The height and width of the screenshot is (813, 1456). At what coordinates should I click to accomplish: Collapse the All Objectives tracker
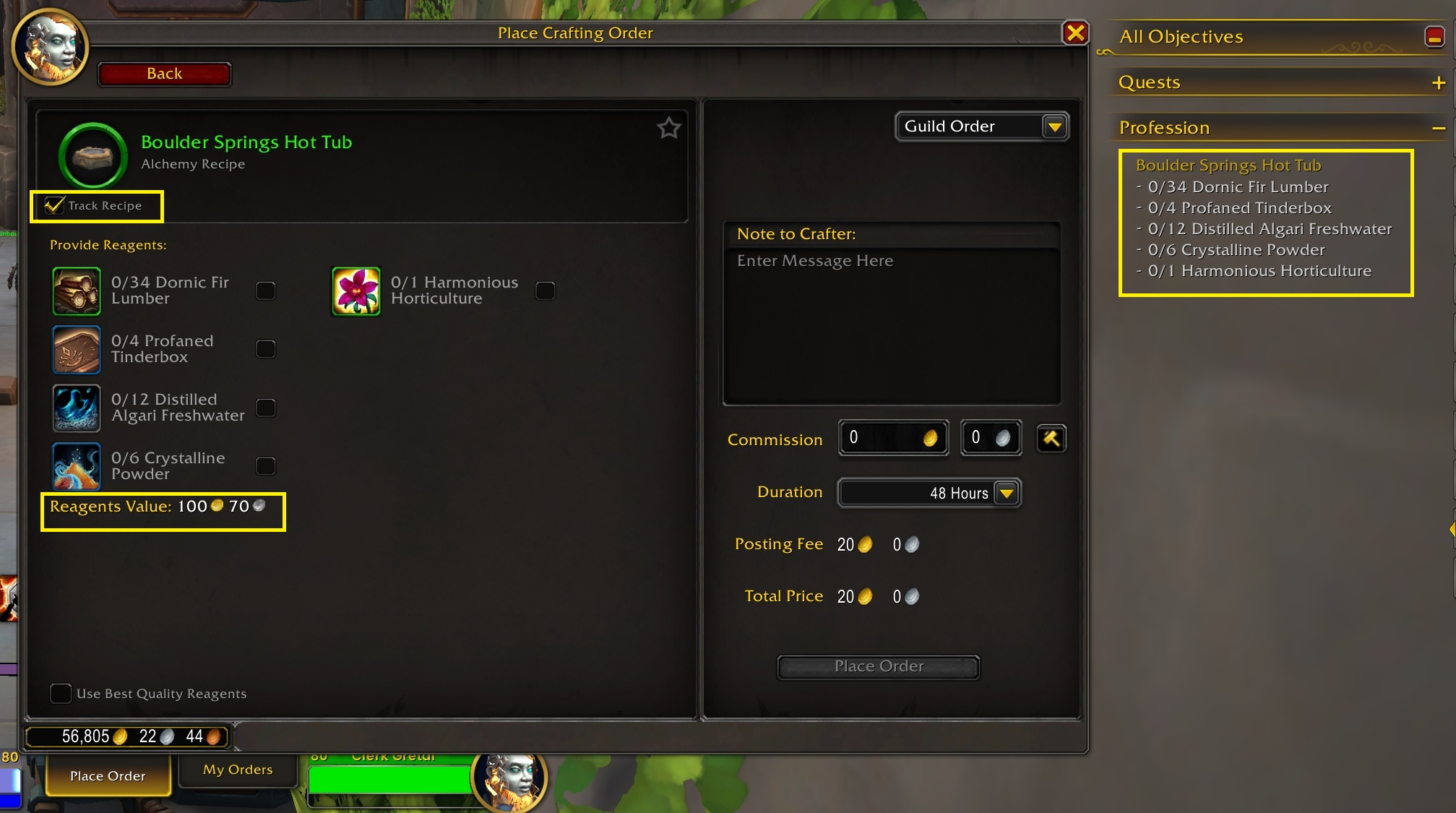click(1434, 37)
